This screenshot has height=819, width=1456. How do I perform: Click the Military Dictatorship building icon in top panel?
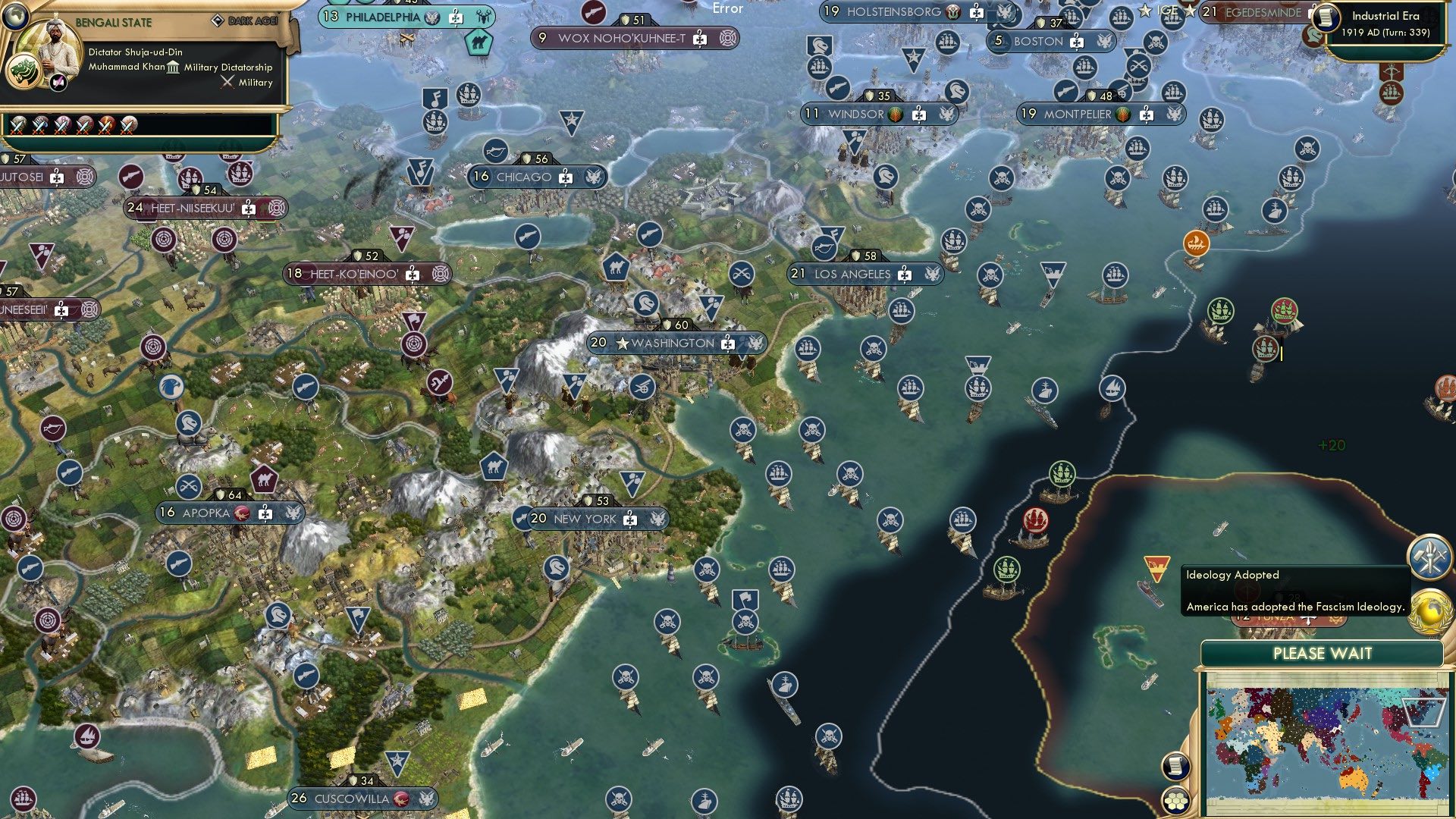pos(173,67)
